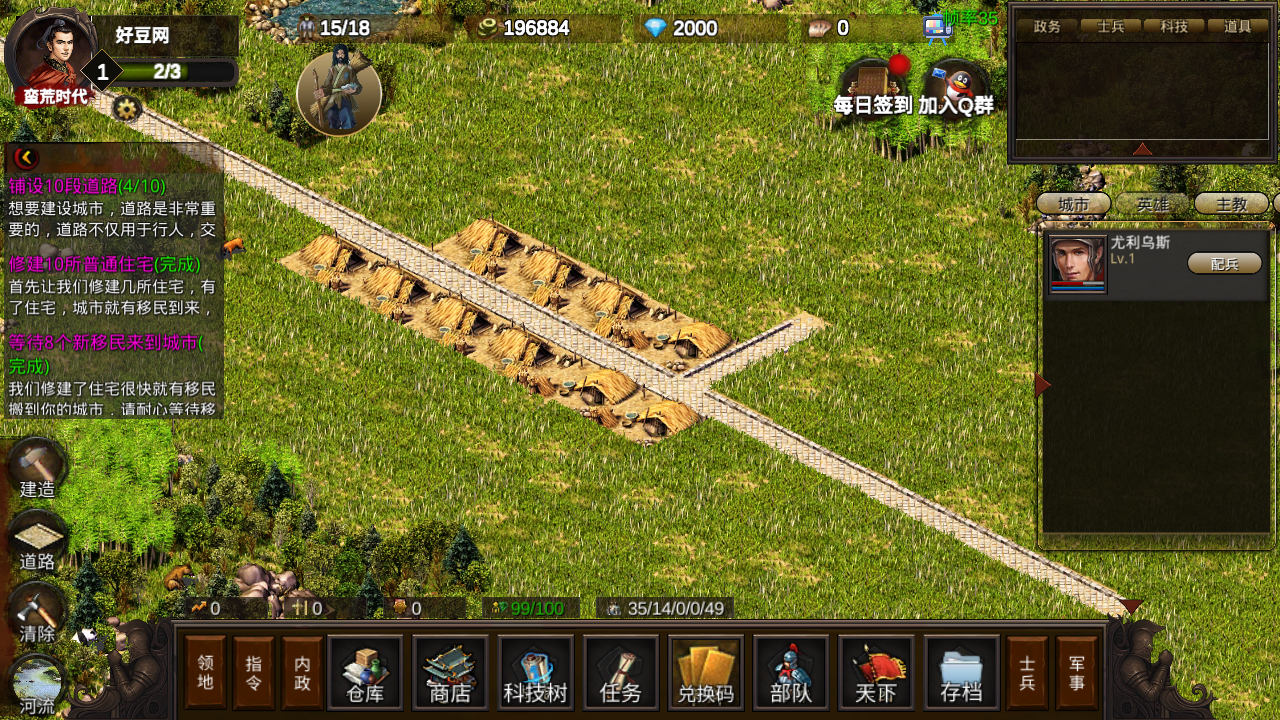
Task: Show the 科技树 tech tree
Action: pos(535,672)
